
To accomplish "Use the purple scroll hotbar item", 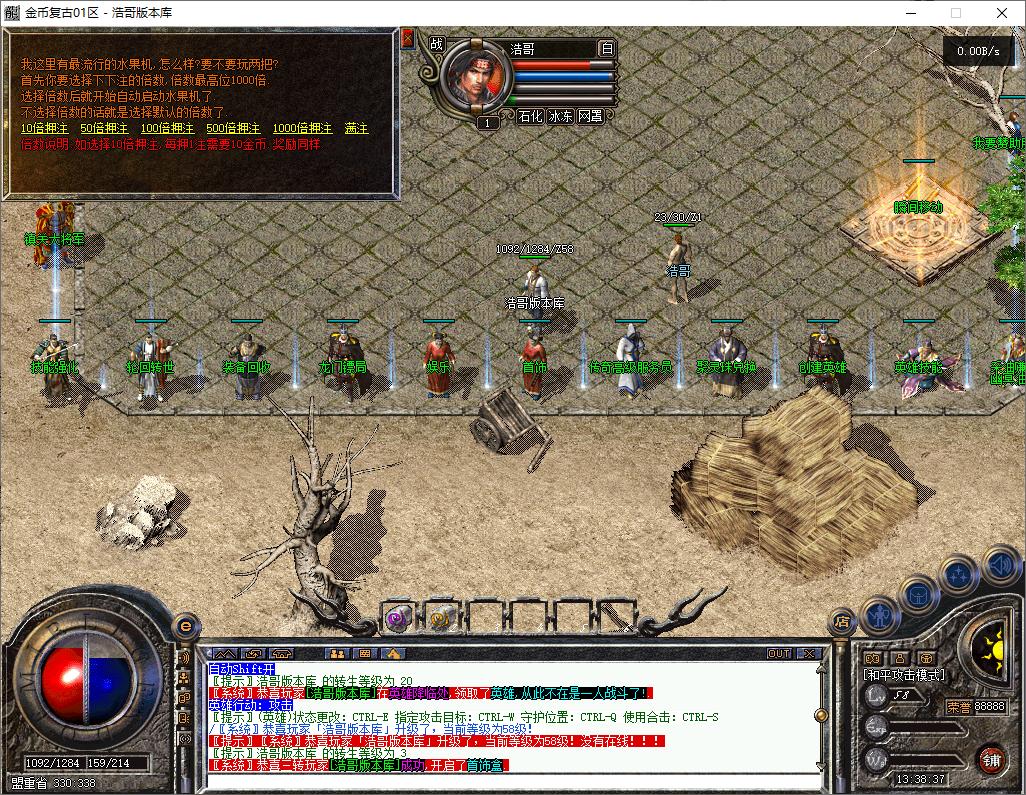I will tap(398, 619).
